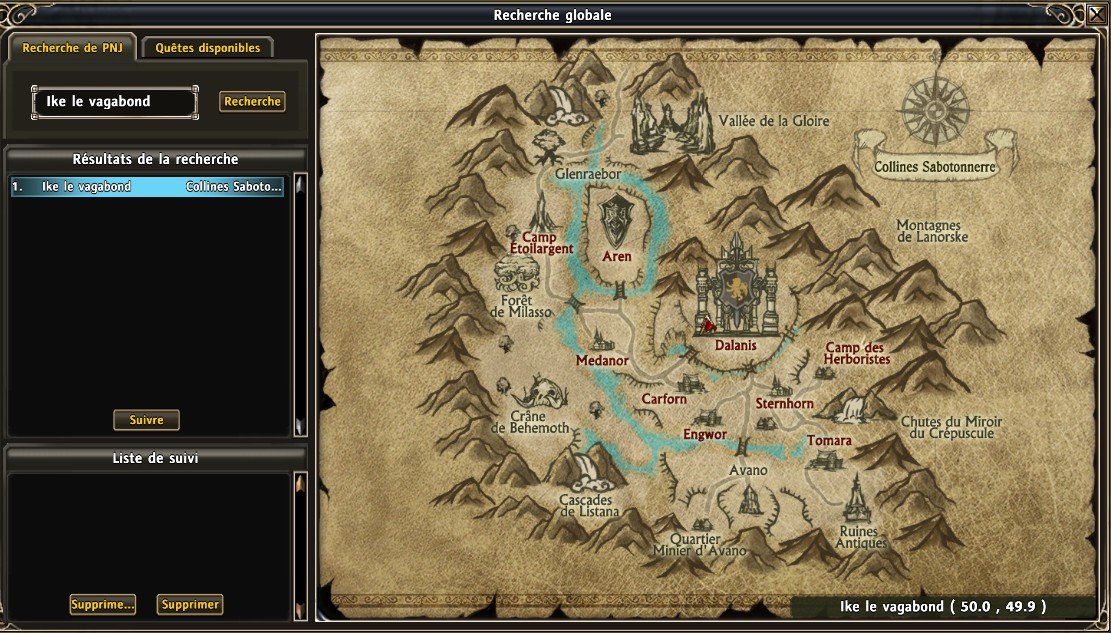Switch to the Recherche de PNJ tab
This screenshot has height=633, width=1111.
(72, 47)
